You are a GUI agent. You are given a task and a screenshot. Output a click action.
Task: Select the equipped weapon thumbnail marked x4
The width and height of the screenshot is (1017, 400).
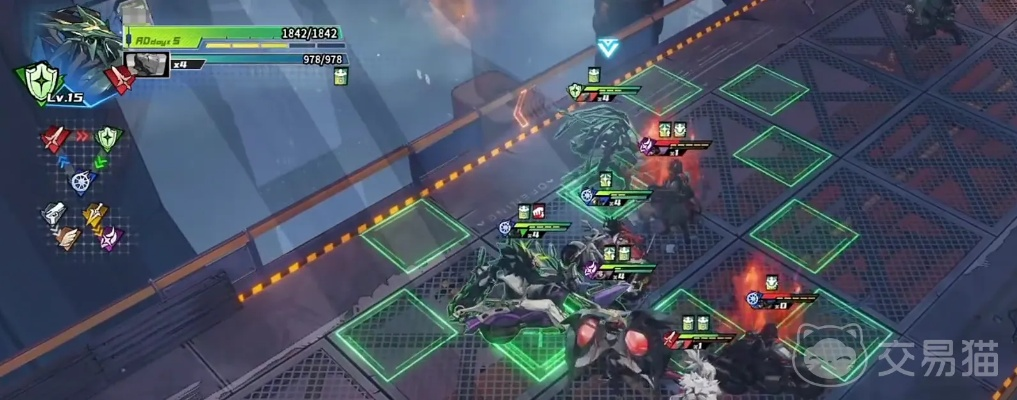tap(147, 64)
